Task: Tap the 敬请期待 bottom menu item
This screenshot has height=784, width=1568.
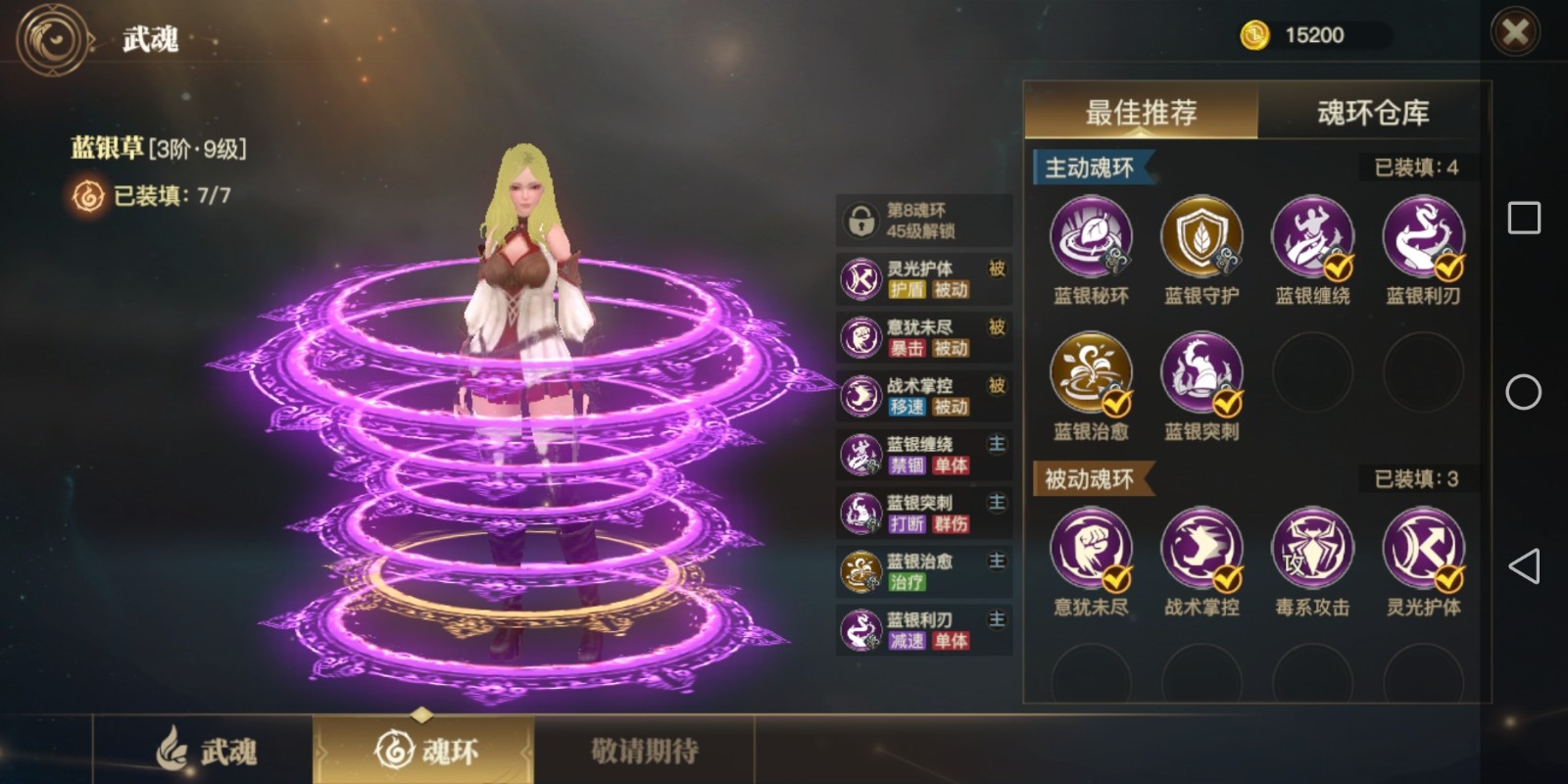Action: point(647,748)
